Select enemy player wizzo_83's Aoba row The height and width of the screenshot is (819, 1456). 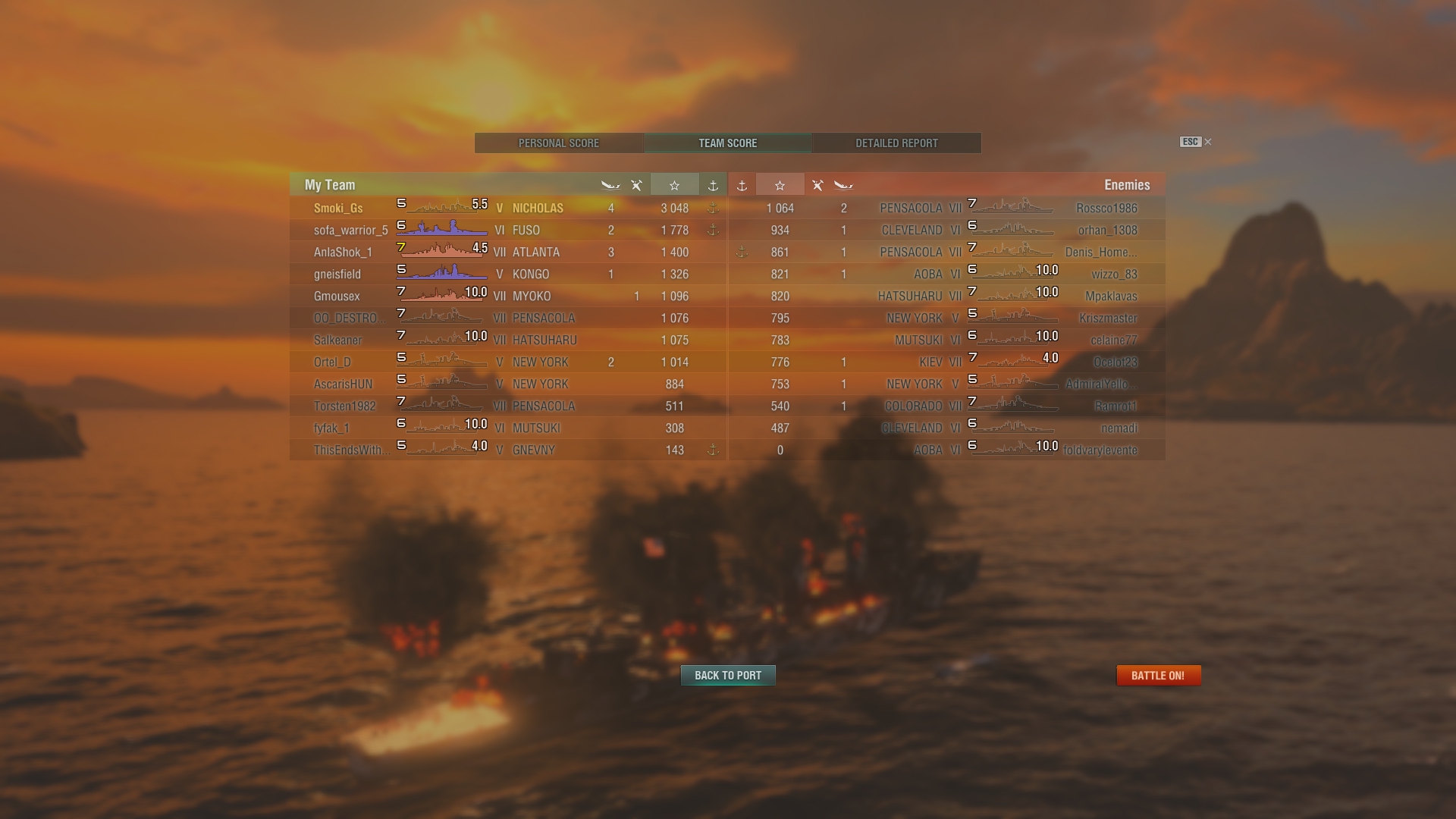tap(946, 274)
